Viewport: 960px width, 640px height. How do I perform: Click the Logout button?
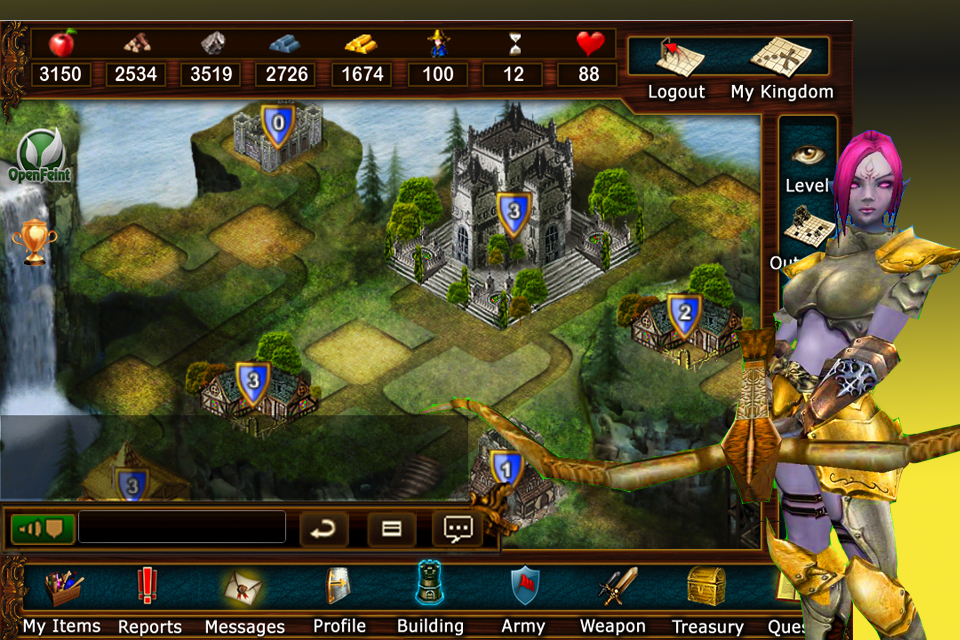(676, 68)
